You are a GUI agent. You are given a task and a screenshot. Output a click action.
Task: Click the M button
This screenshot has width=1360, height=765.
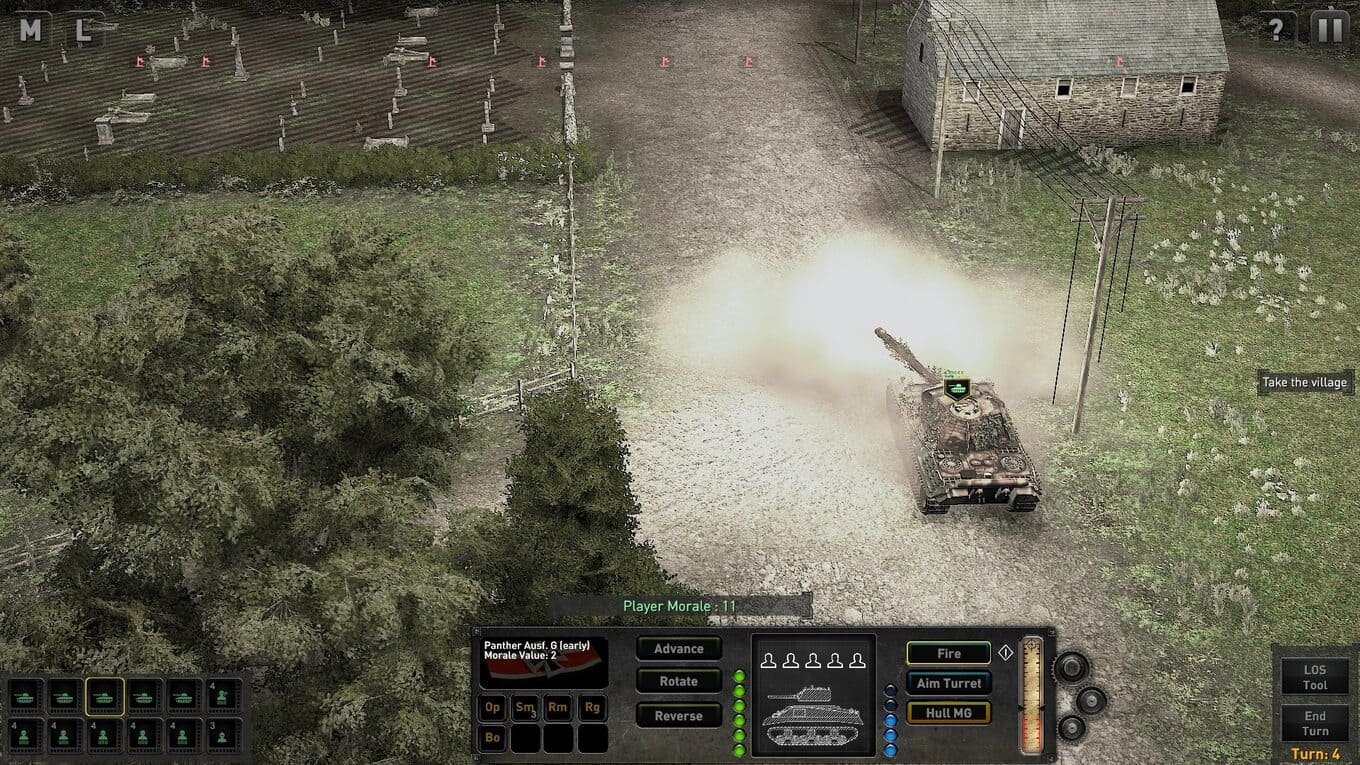point(31,30)
